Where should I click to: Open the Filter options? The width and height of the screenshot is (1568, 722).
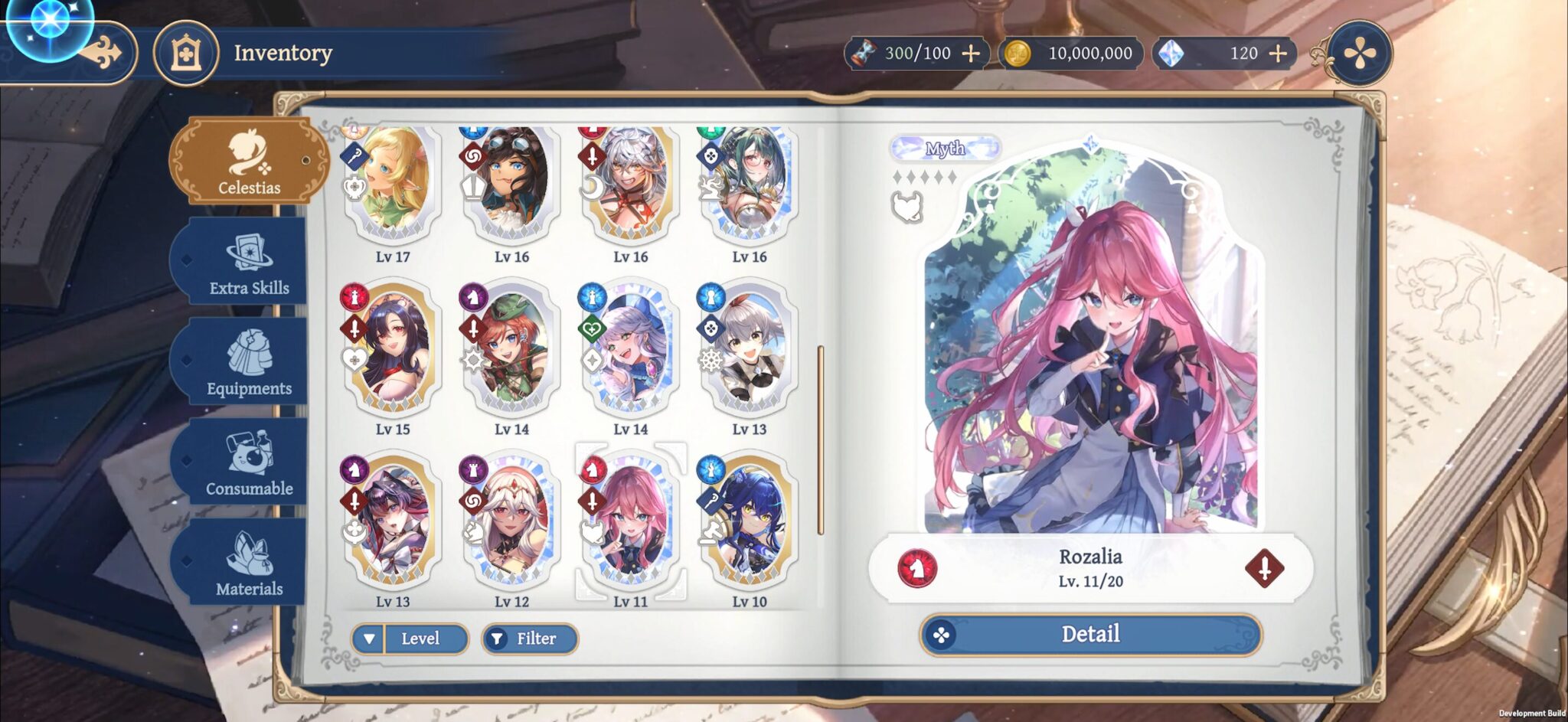click(530, 639)
